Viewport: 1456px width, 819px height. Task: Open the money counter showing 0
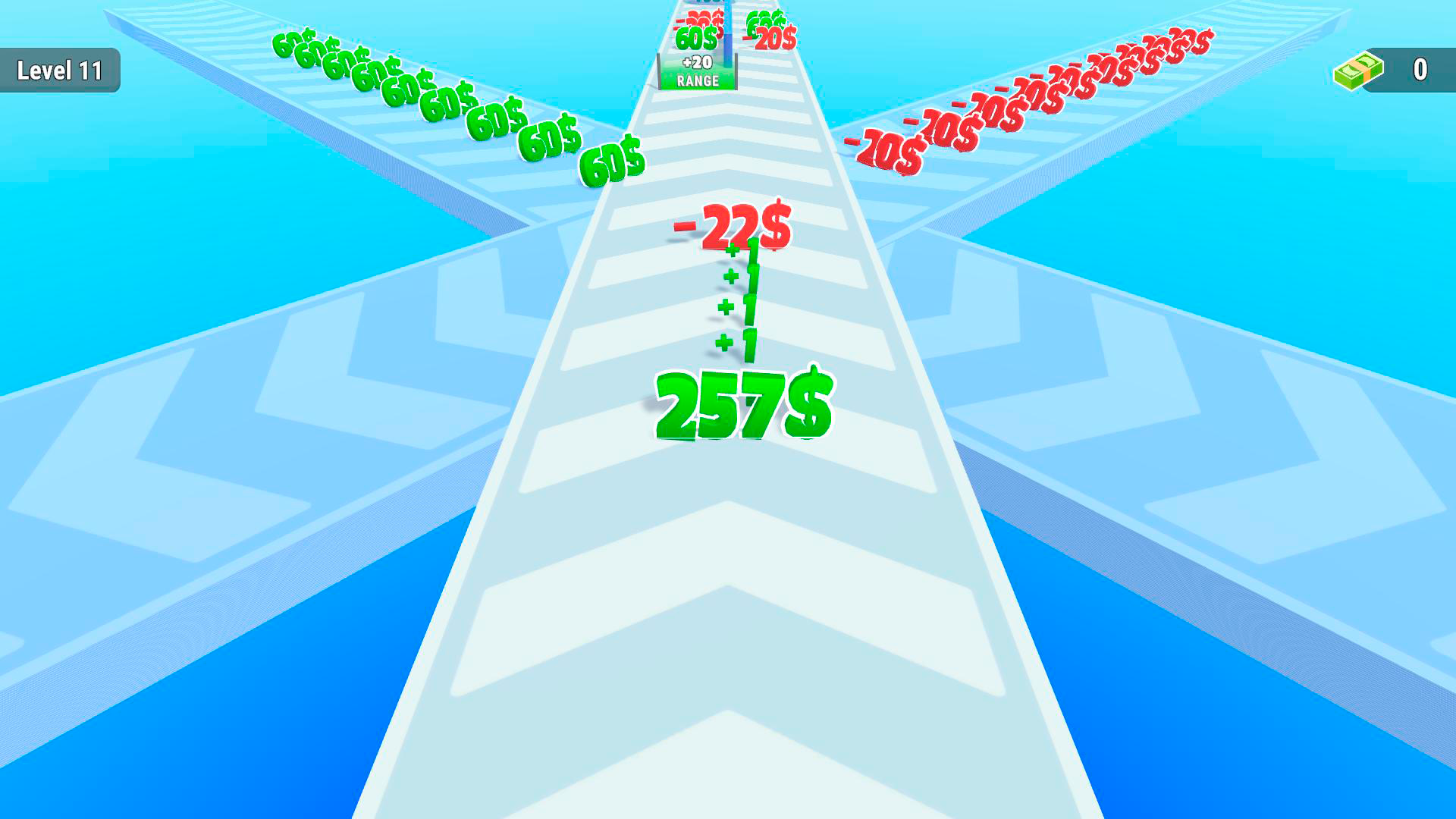(1421, 69)
